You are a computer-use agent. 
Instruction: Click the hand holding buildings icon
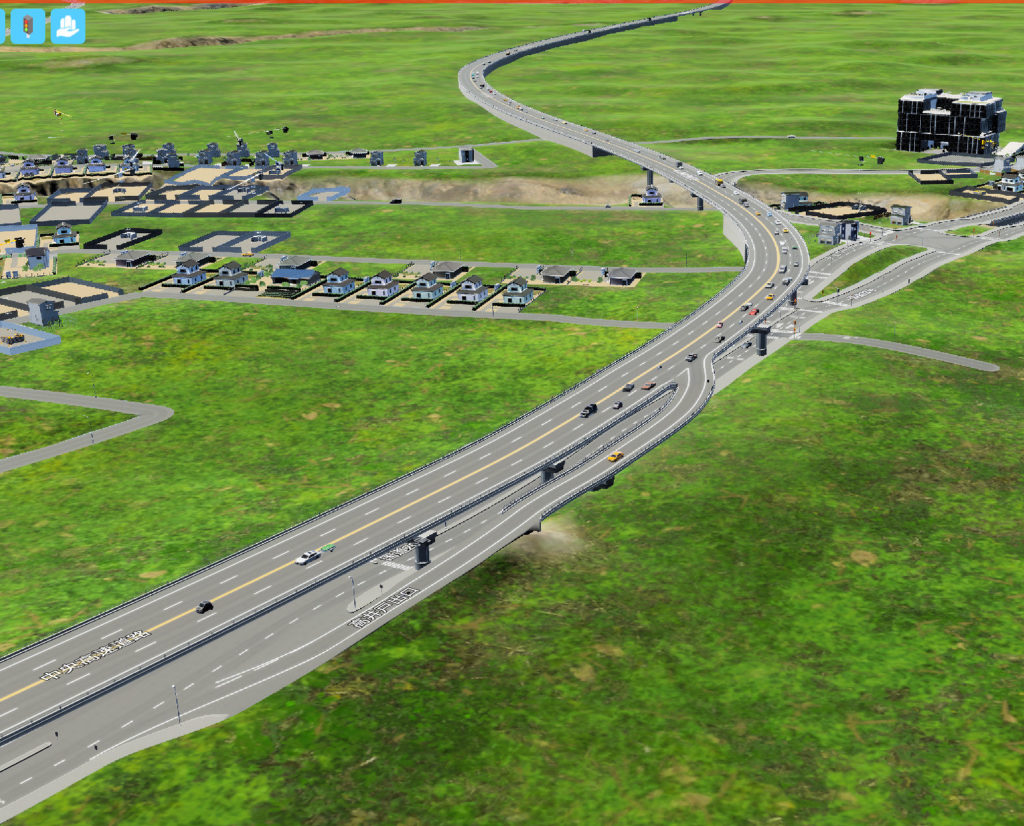[68, 26]
